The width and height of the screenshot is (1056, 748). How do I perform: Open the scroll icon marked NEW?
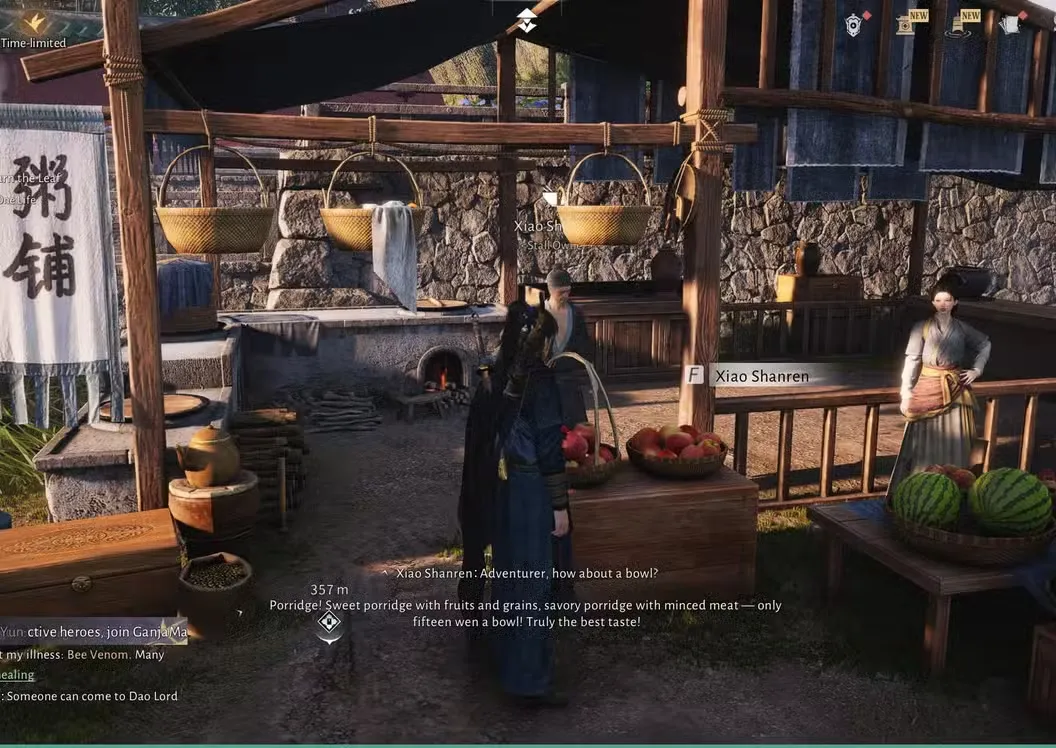(906, 25)
